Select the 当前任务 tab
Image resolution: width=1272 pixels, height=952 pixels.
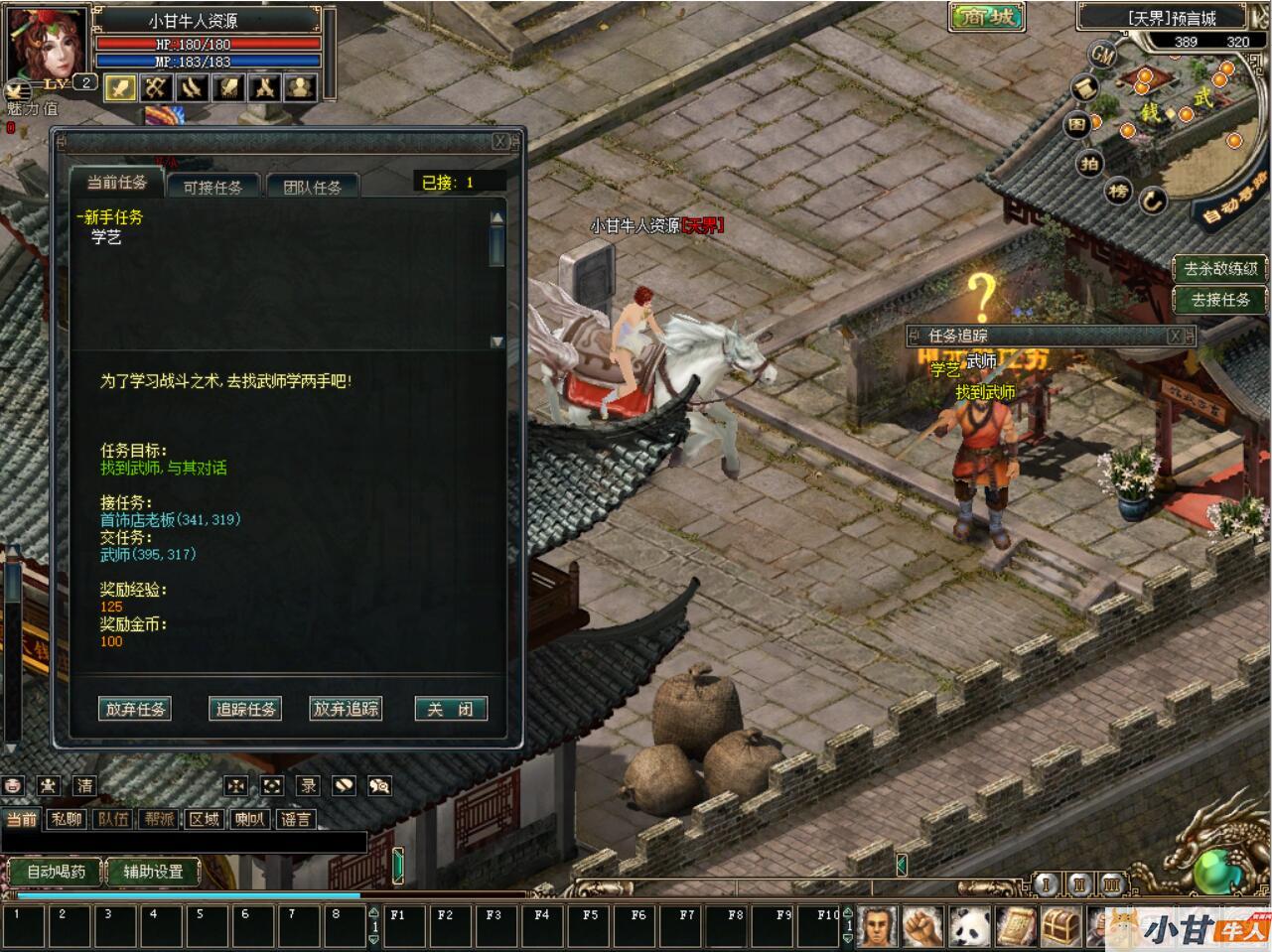tap(116, 183)
